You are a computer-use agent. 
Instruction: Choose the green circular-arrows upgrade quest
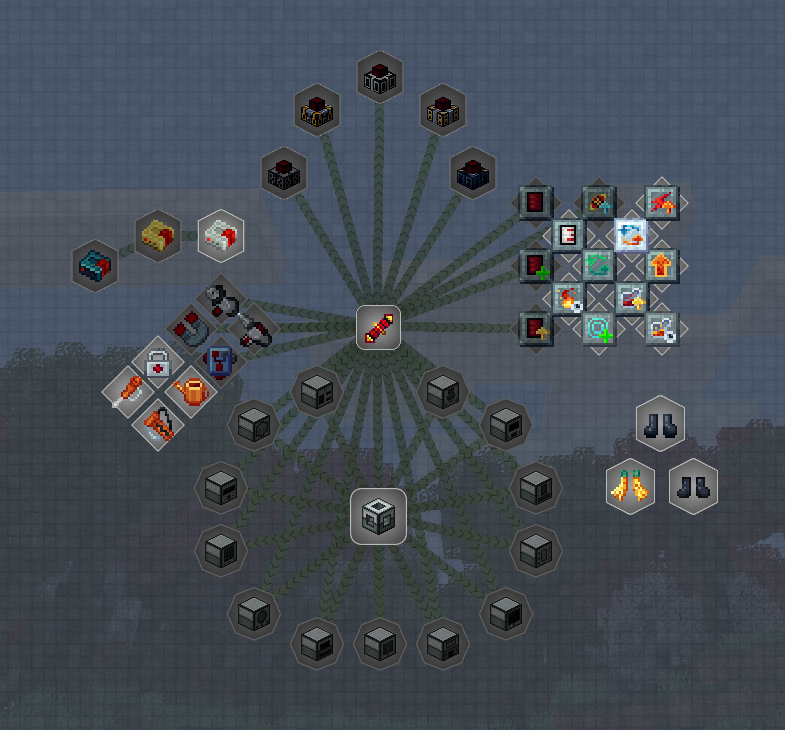coord(599,266)
